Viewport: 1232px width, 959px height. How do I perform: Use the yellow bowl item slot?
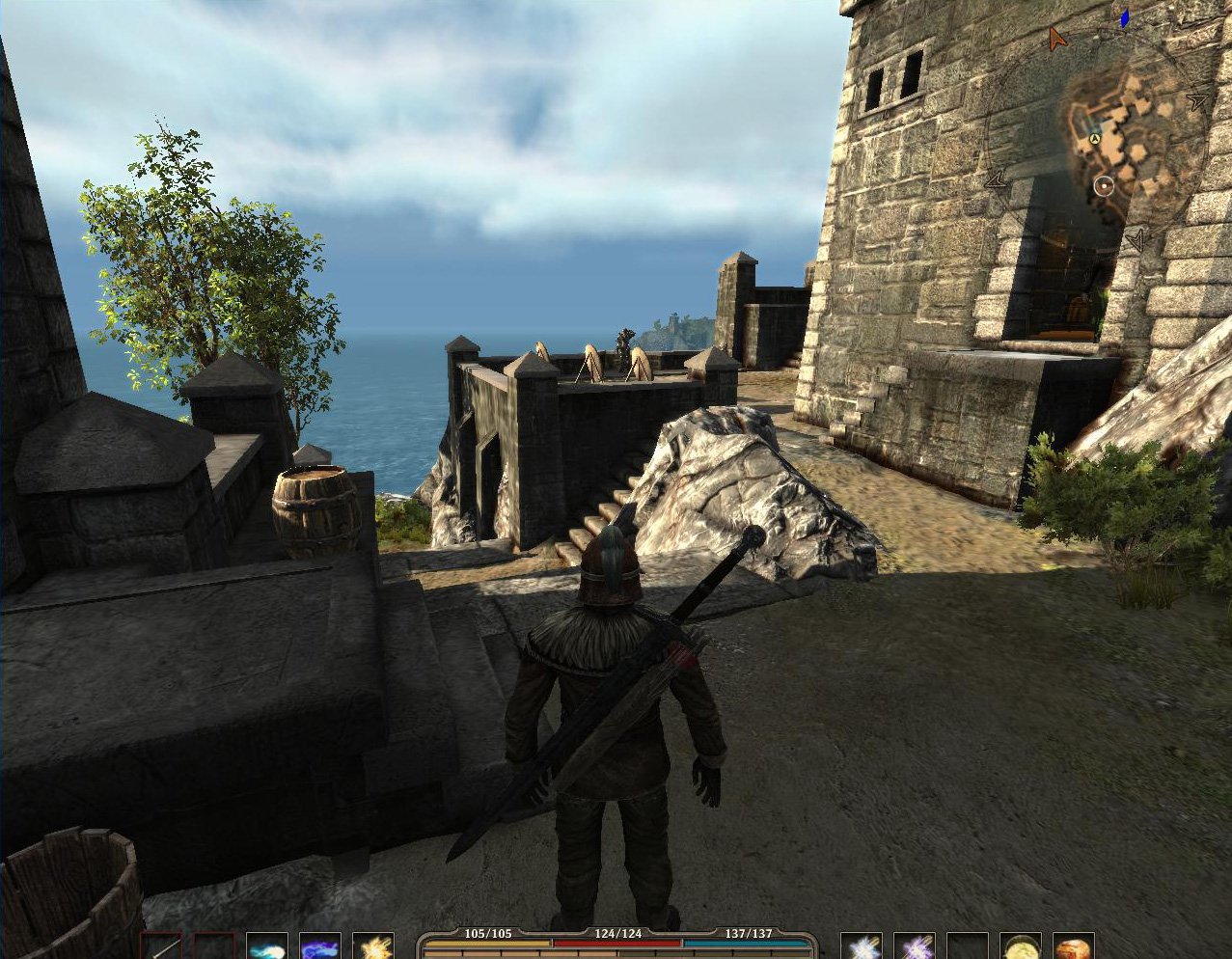pos(1020,947)
